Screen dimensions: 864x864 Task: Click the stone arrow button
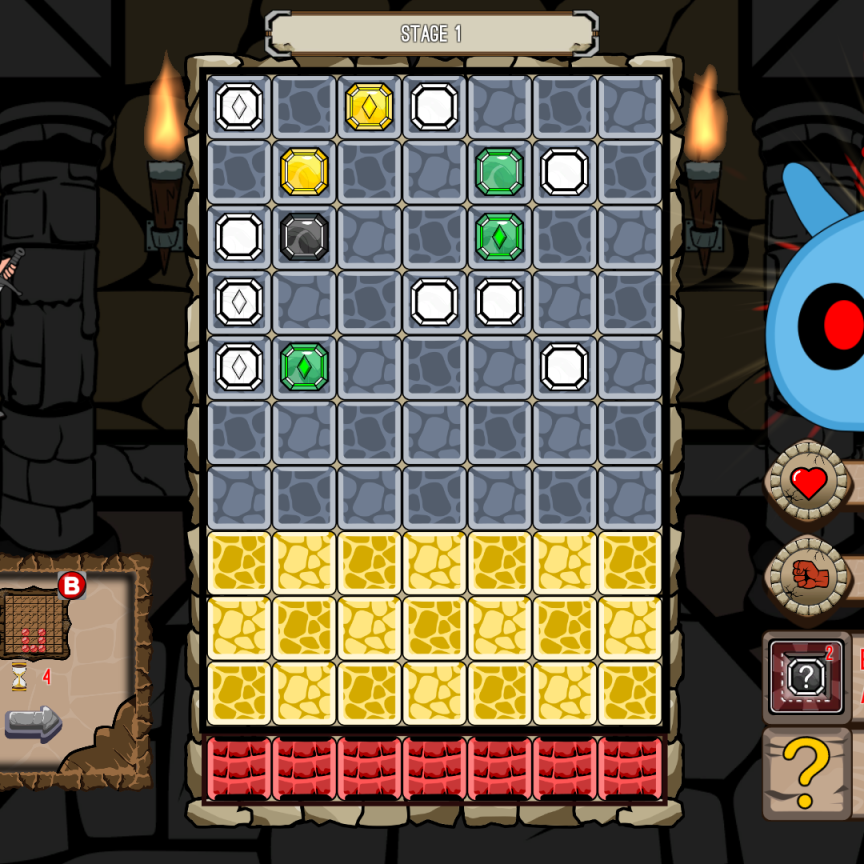(33, 723)
